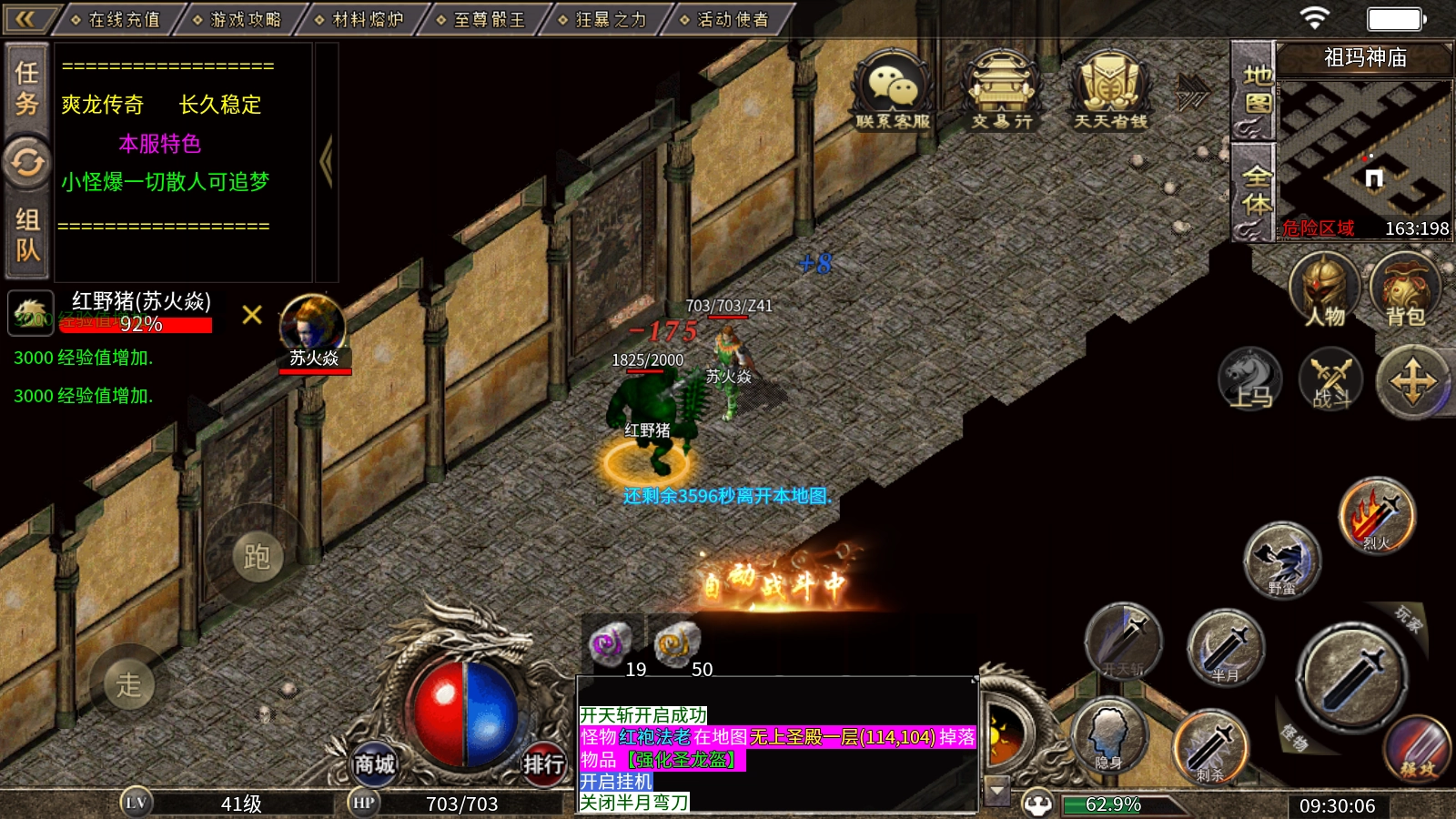Open the 游戏攻略 game guide
This screenshot has width=1456, height=819.
[238, 19]
